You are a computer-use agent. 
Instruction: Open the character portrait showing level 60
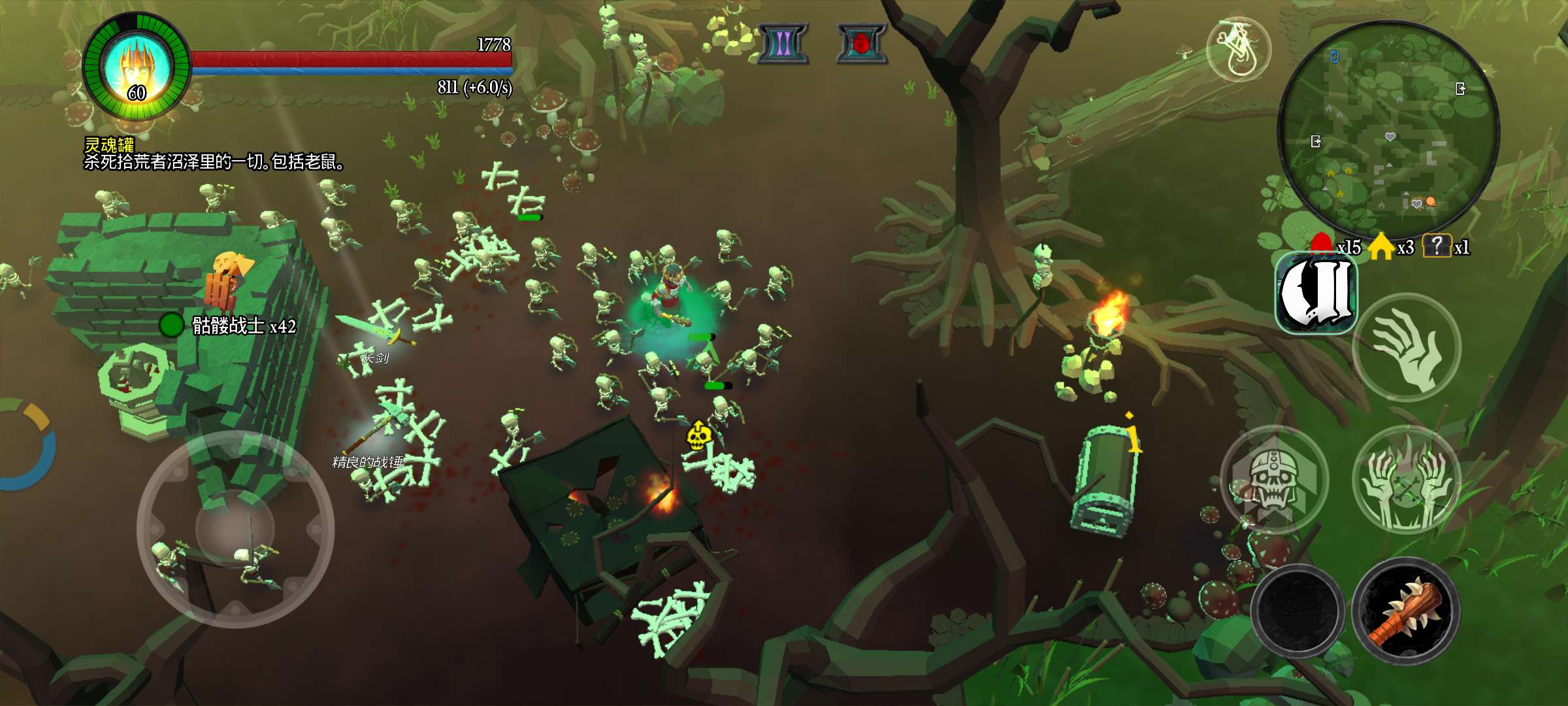tap(137, 67)
